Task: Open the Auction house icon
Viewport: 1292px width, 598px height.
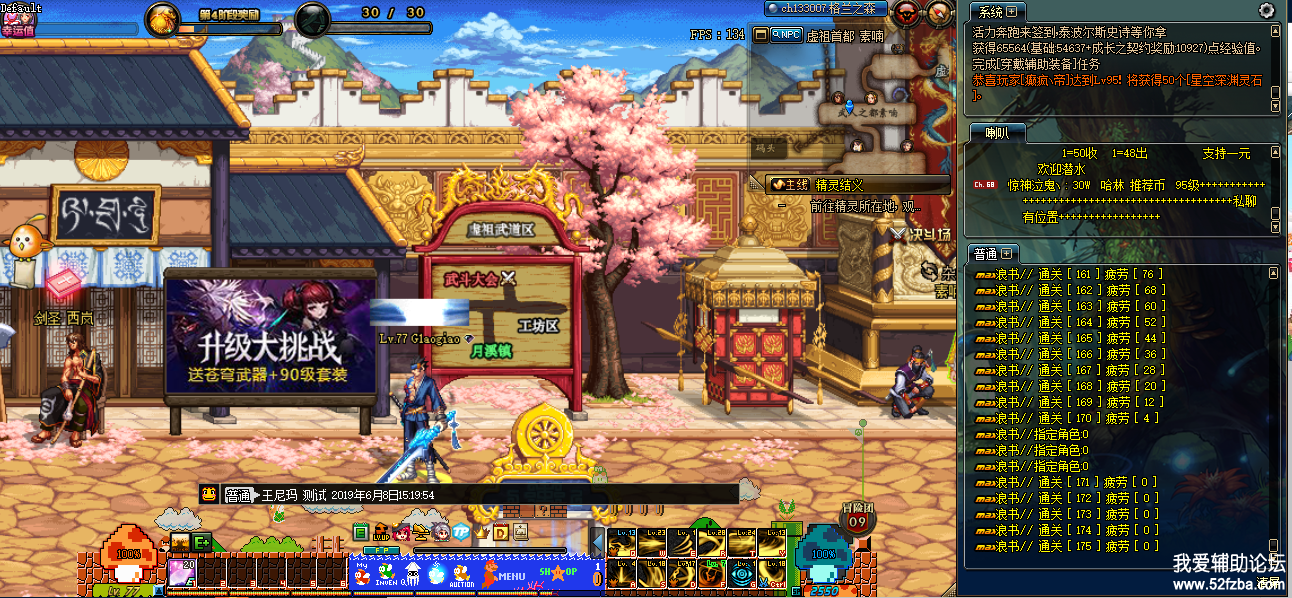Action: (460, 574)
